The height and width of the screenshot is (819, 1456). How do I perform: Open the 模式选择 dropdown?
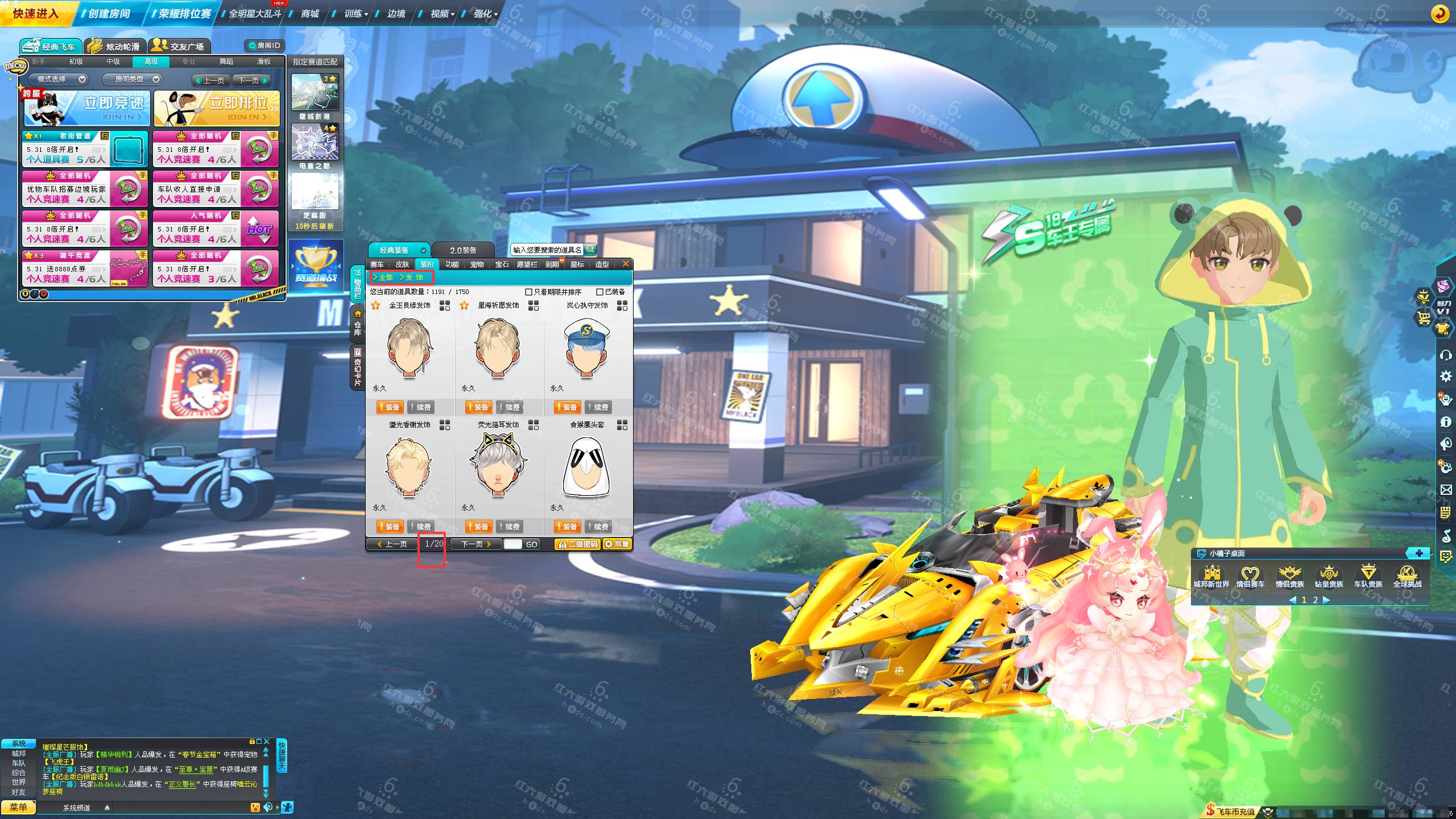[x=59, y=79]
